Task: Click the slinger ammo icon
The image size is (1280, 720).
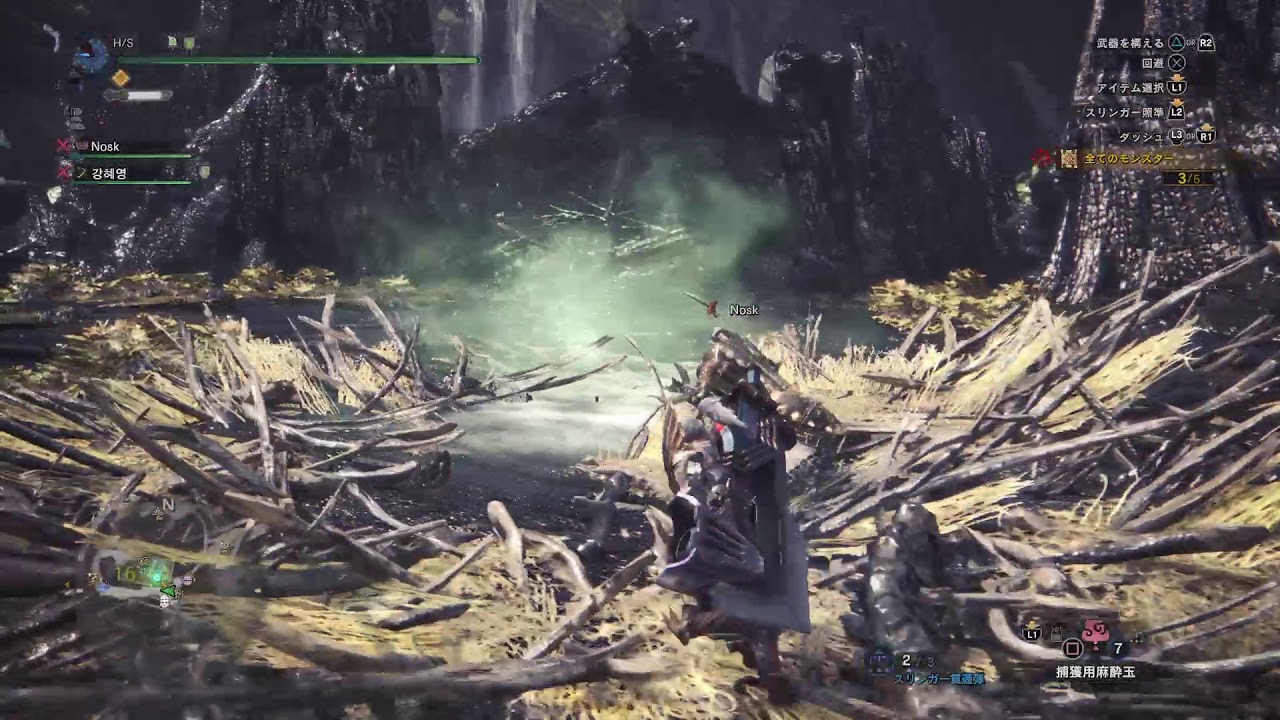Action: pyautogui.click(x=880, y=660)
